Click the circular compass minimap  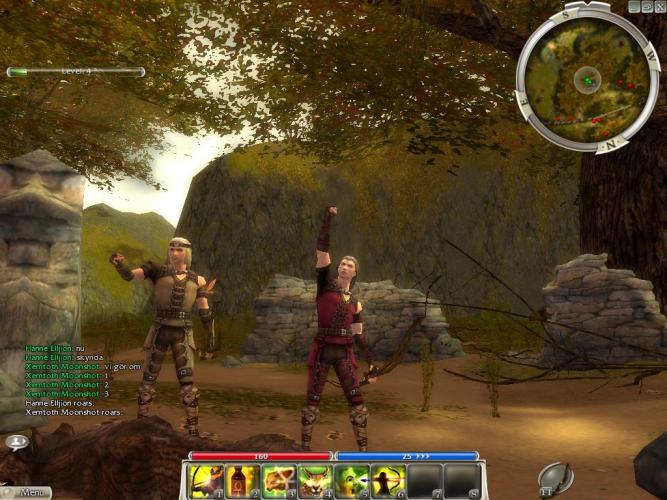[x=588, y=80]
